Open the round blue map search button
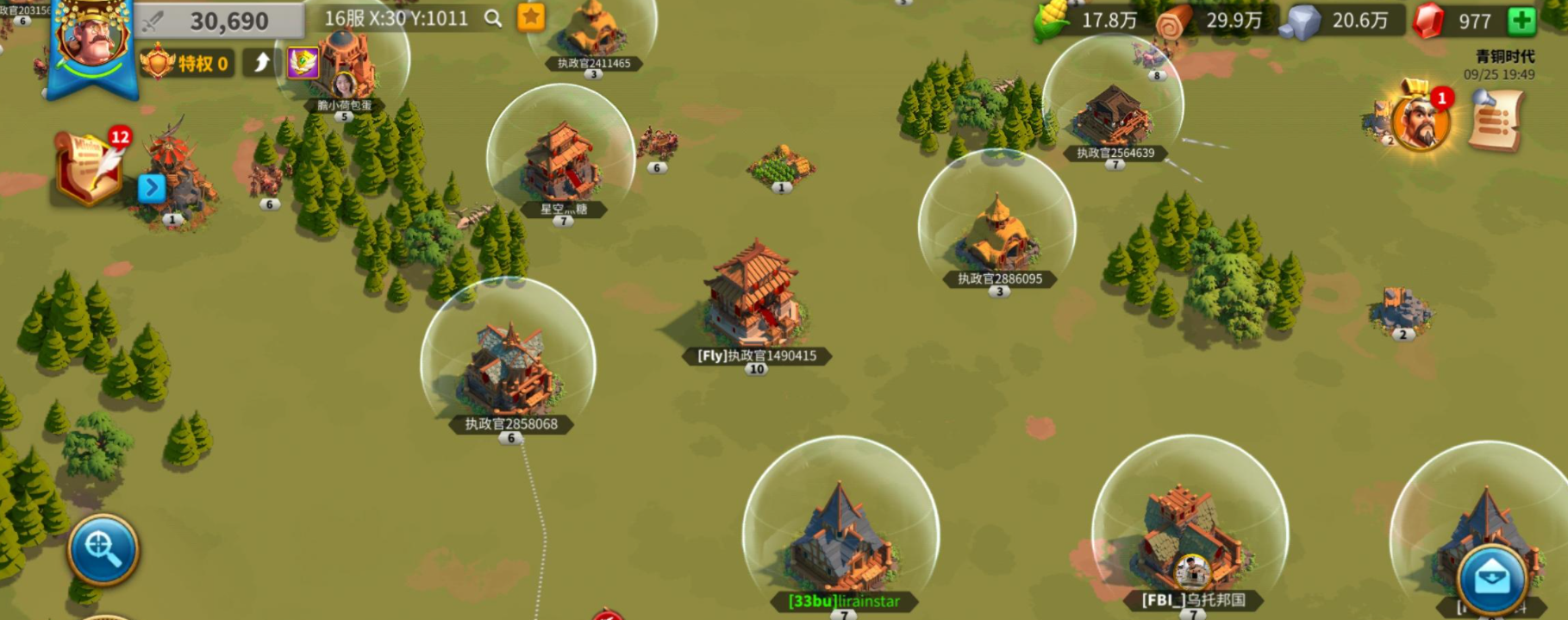Screen dimensions: 1568x620 tap(103, 549)
